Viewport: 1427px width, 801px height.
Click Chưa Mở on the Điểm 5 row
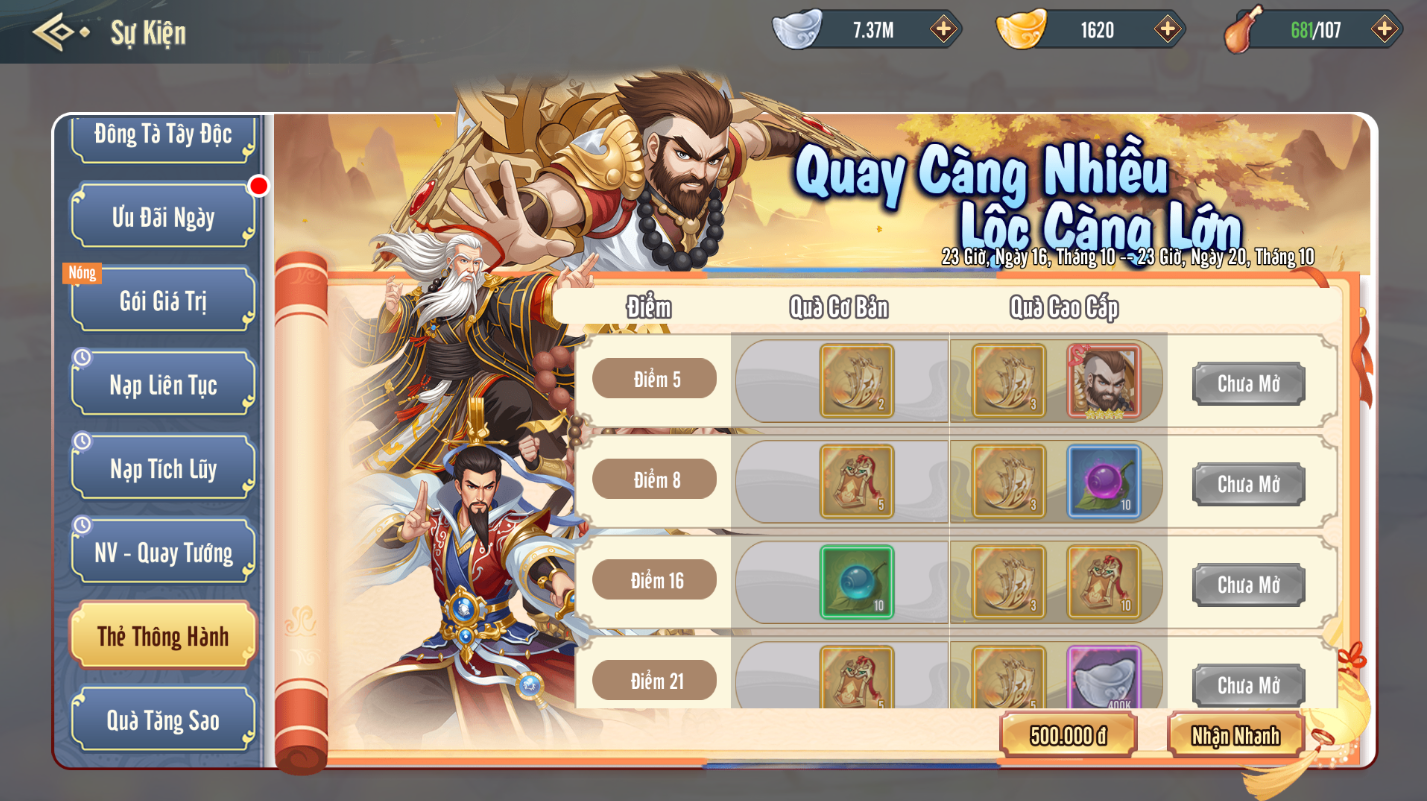tap(1248, 384)
